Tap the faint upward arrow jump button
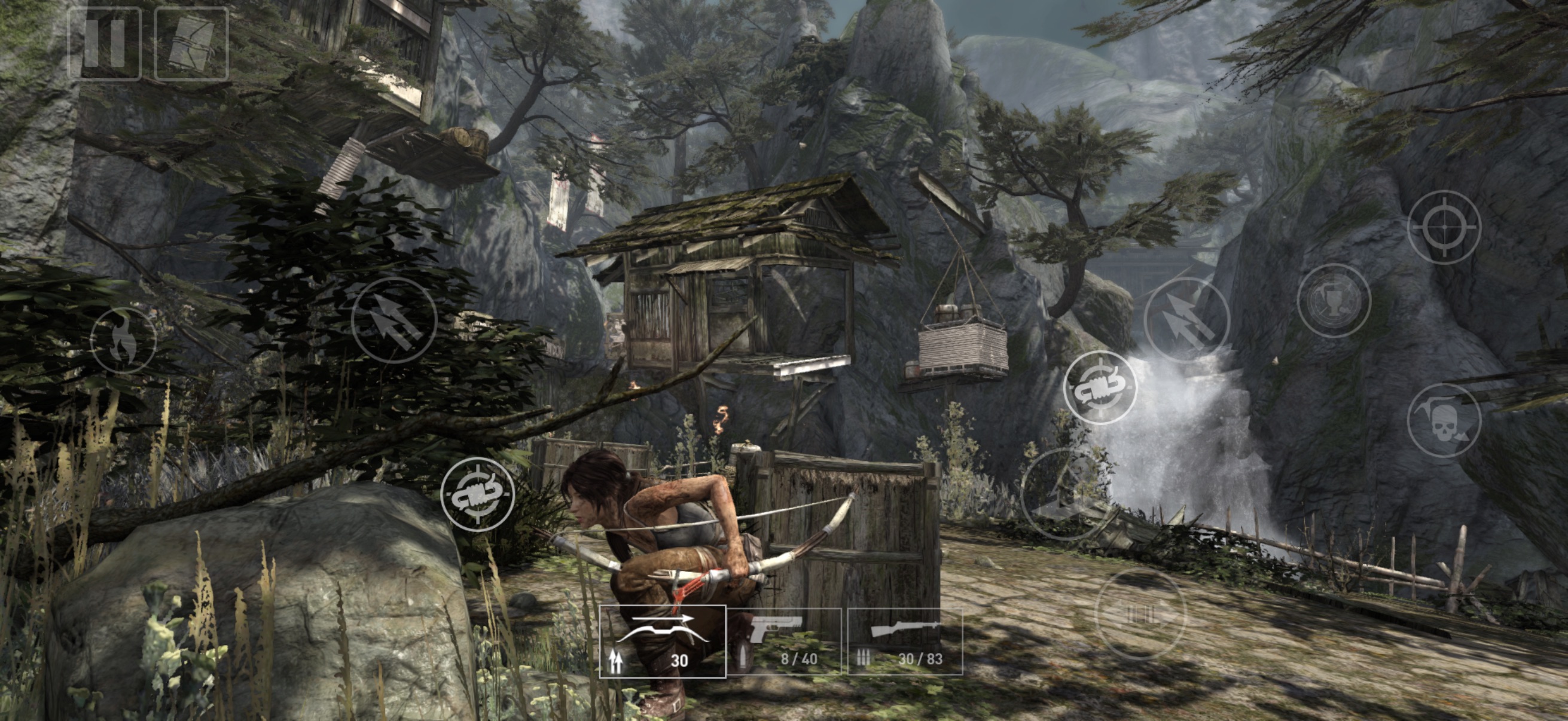Viewport: 1568px width, 721px height. point(1065,494)
